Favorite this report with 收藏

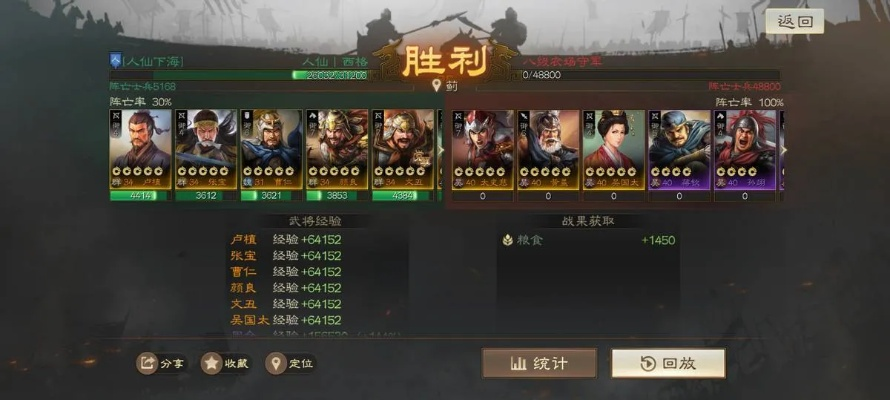pyautogui.click(x=225, y=363)
